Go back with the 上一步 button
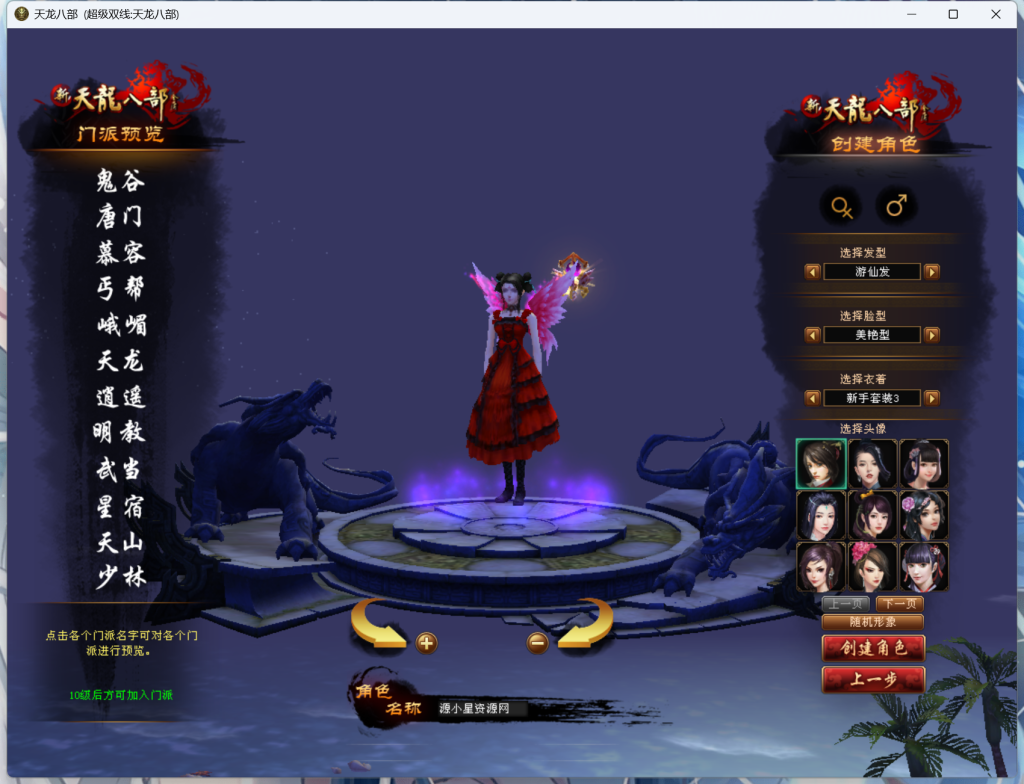1024x784 pixels. [x=873, y=680]
